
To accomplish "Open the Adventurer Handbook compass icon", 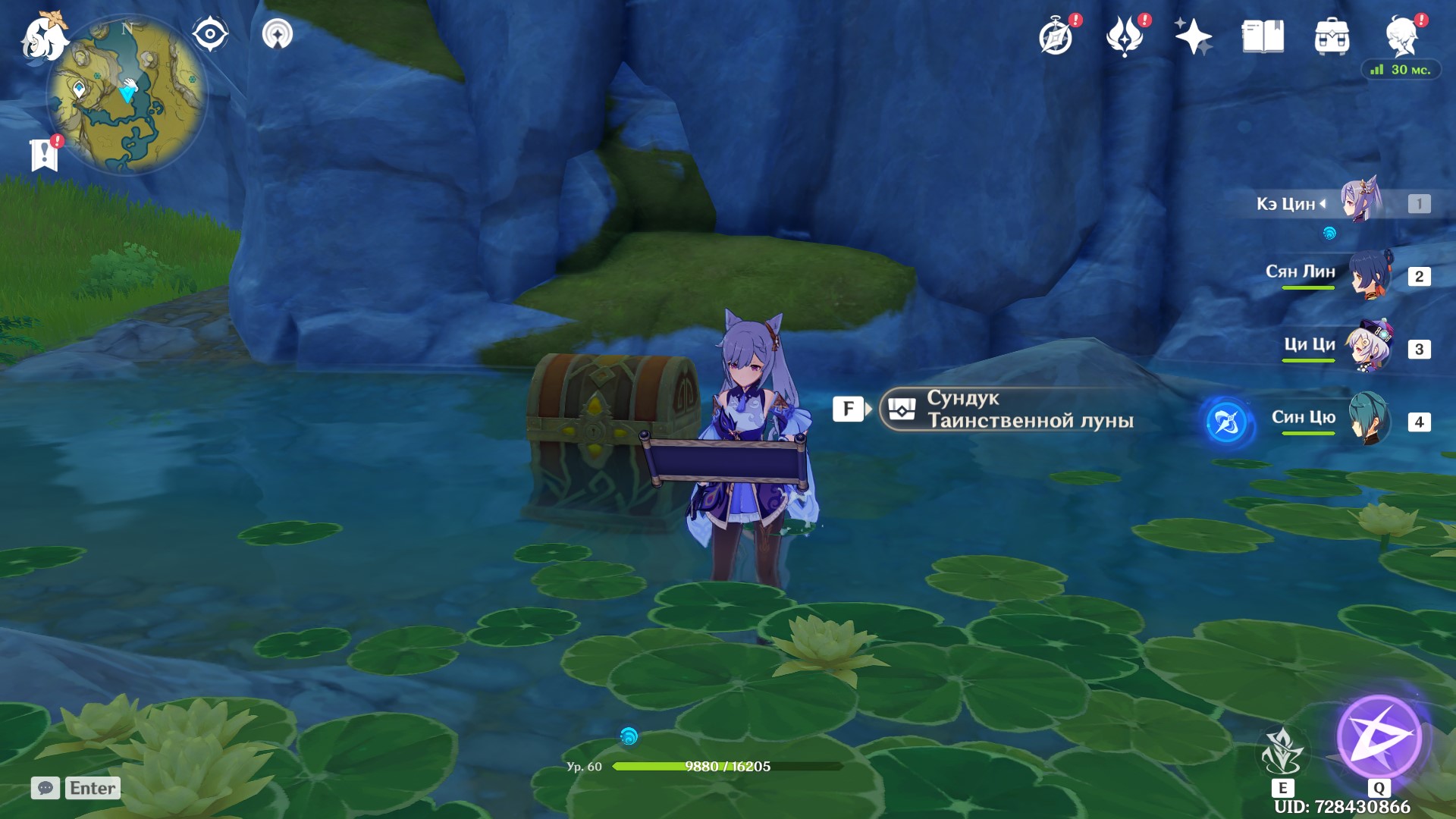I will 1057,34.
